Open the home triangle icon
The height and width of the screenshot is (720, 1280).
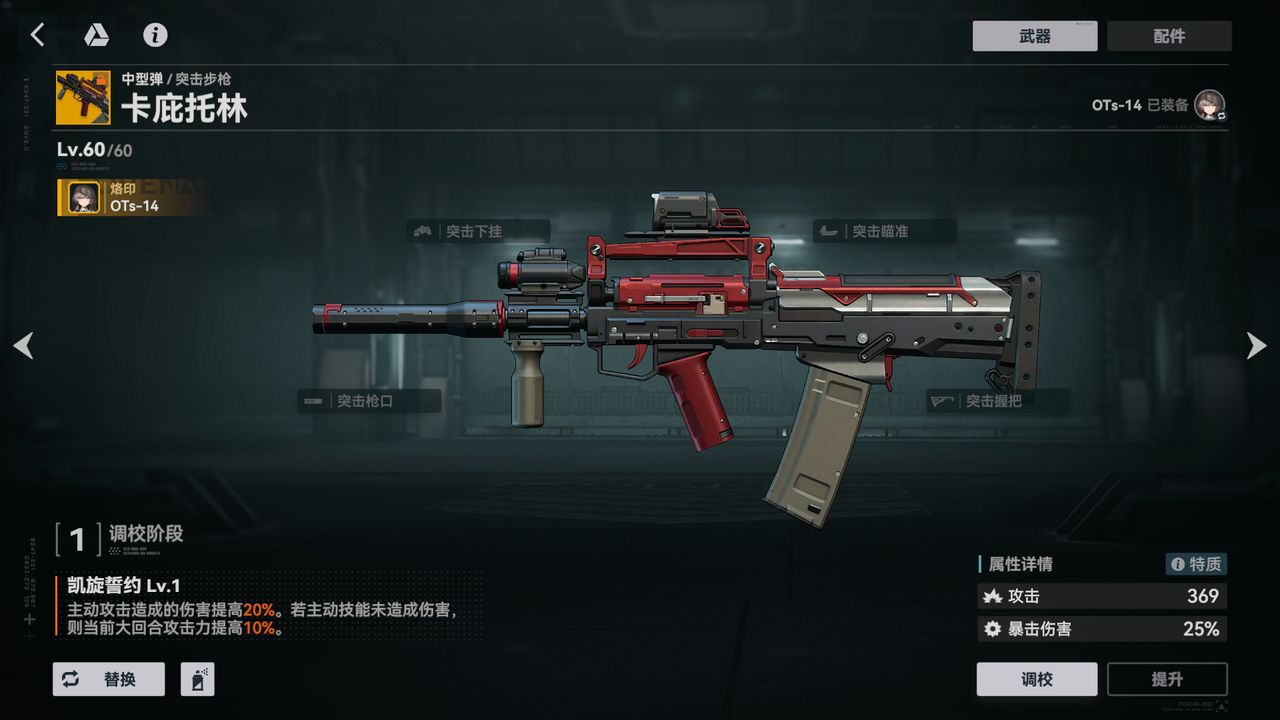click(x=96, y=35)
